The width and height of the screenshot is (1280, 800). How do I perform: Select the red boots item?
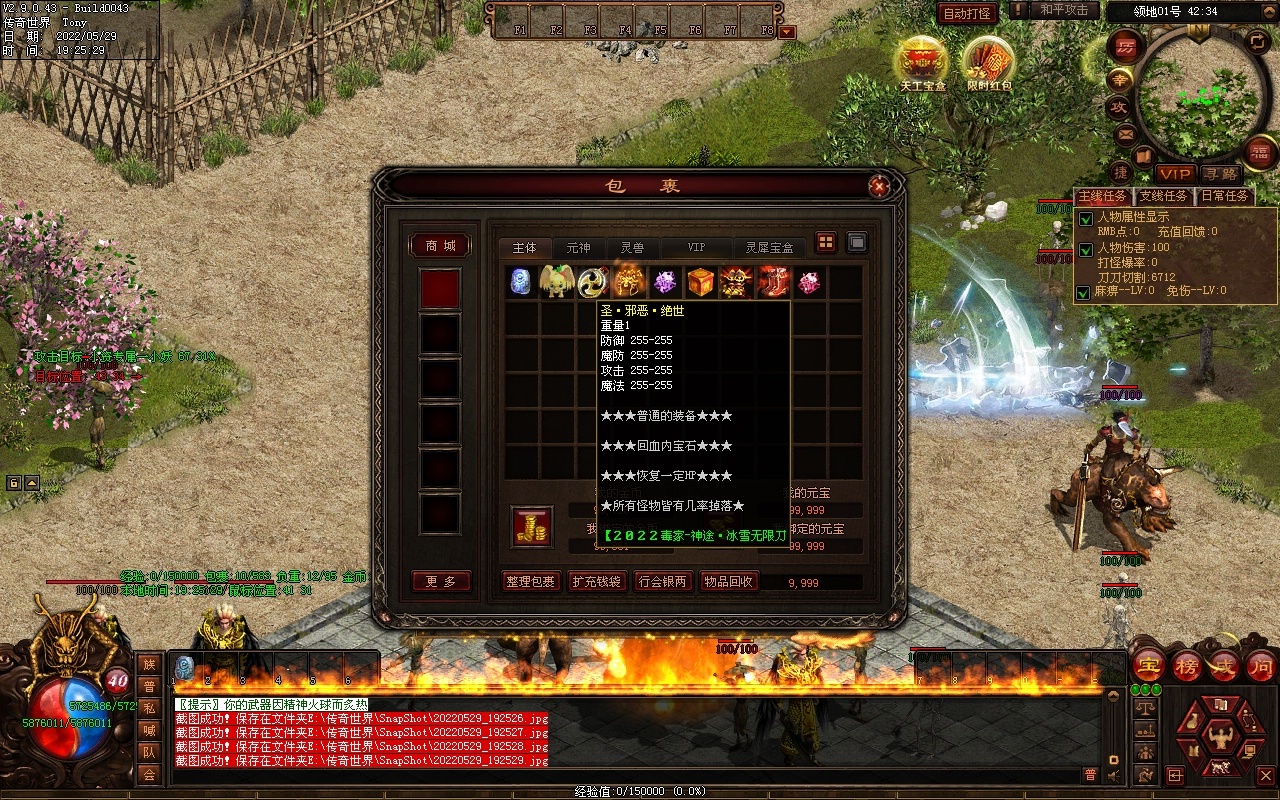[x=773, y=282]
